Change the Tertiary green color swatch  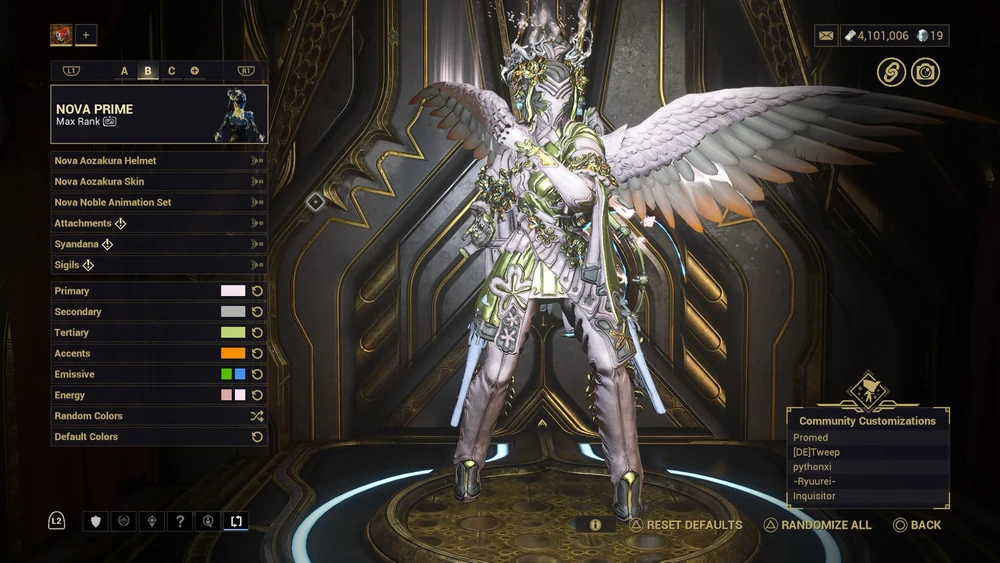(x=233, y=332)
